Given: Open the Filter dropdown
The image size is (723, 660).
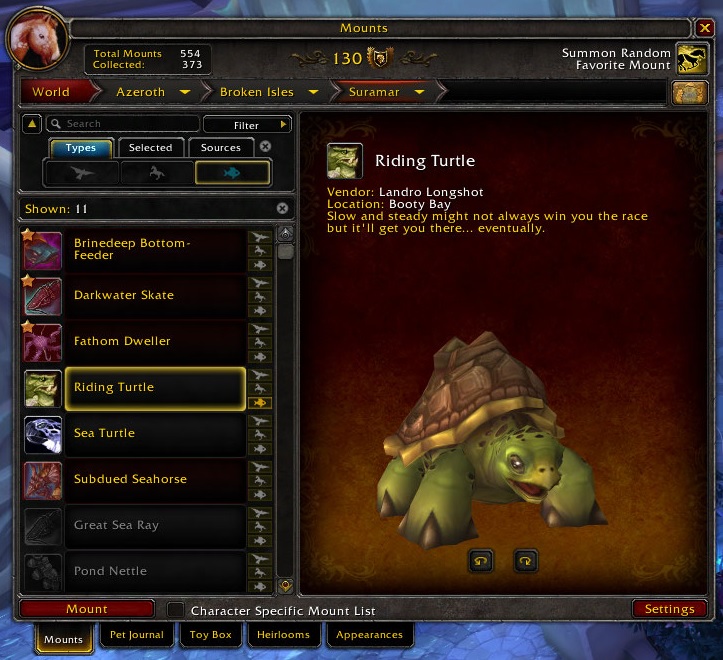Looking at the screenshot, I should point(246,125).
